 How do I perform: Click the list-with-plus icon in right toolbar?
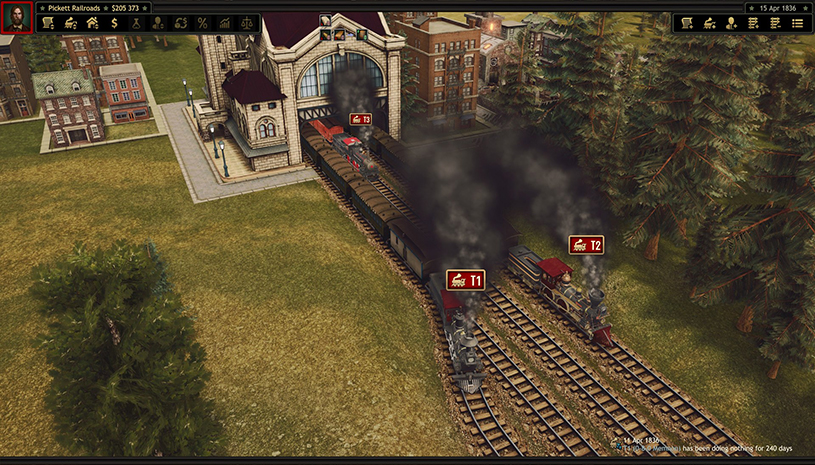pos(753,23)
